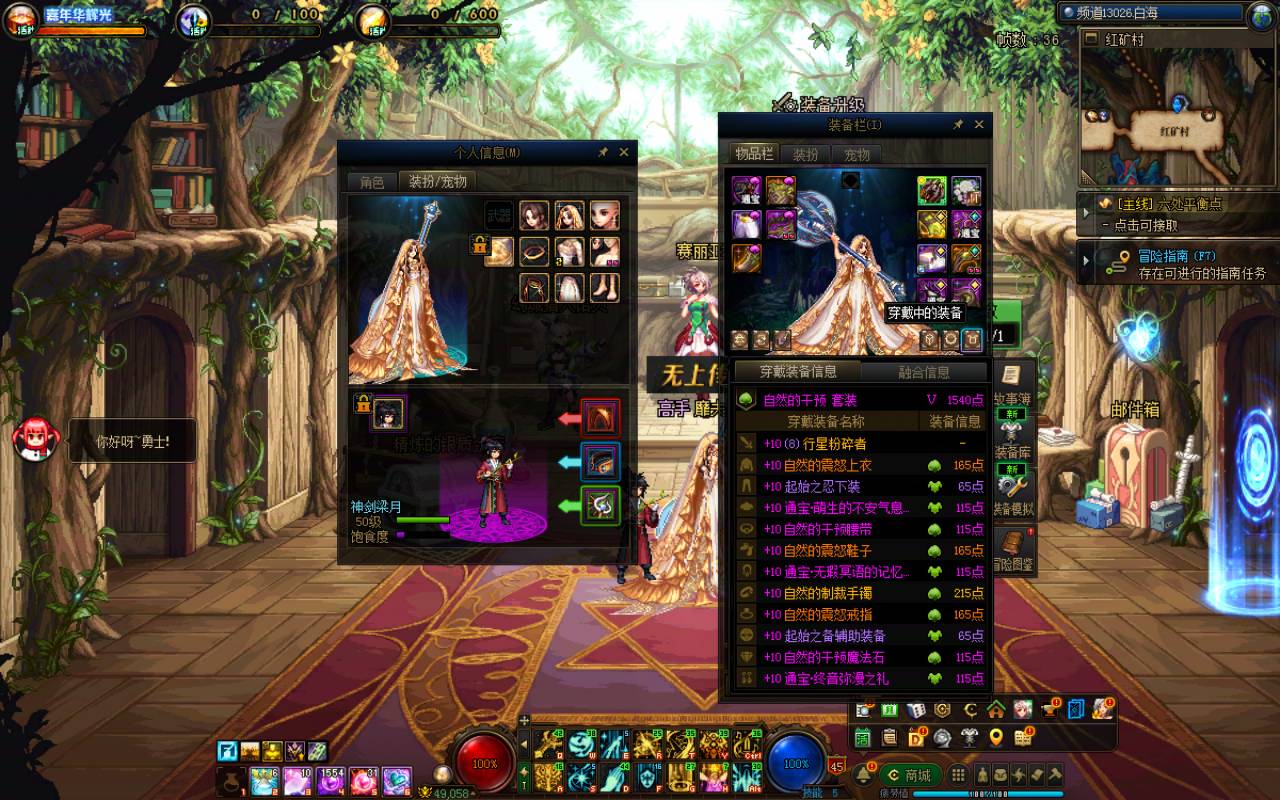Screen dimensions: 1280x800
Task: Open the 物品栏 inventory tab
Action: [753, 154]
